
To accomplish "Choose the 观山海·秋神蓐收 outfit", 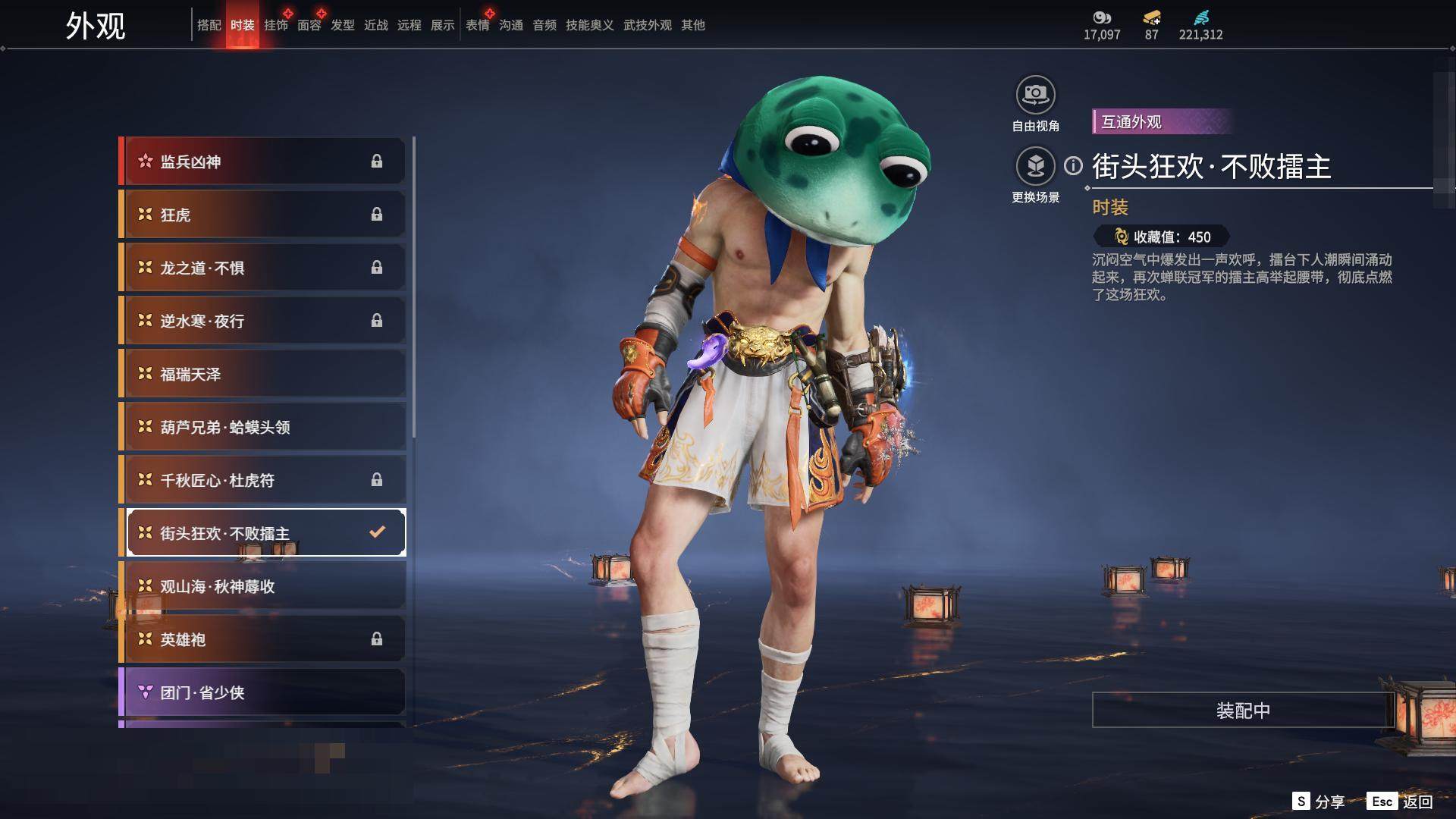I will [x=262, y=586].
